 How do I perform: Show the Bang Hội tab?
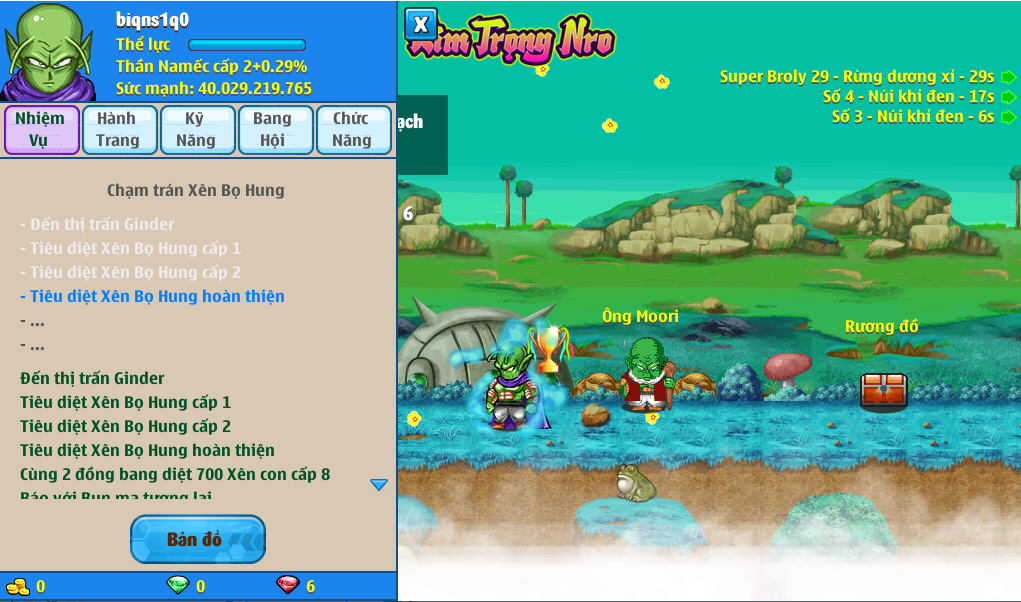(274, 130)
